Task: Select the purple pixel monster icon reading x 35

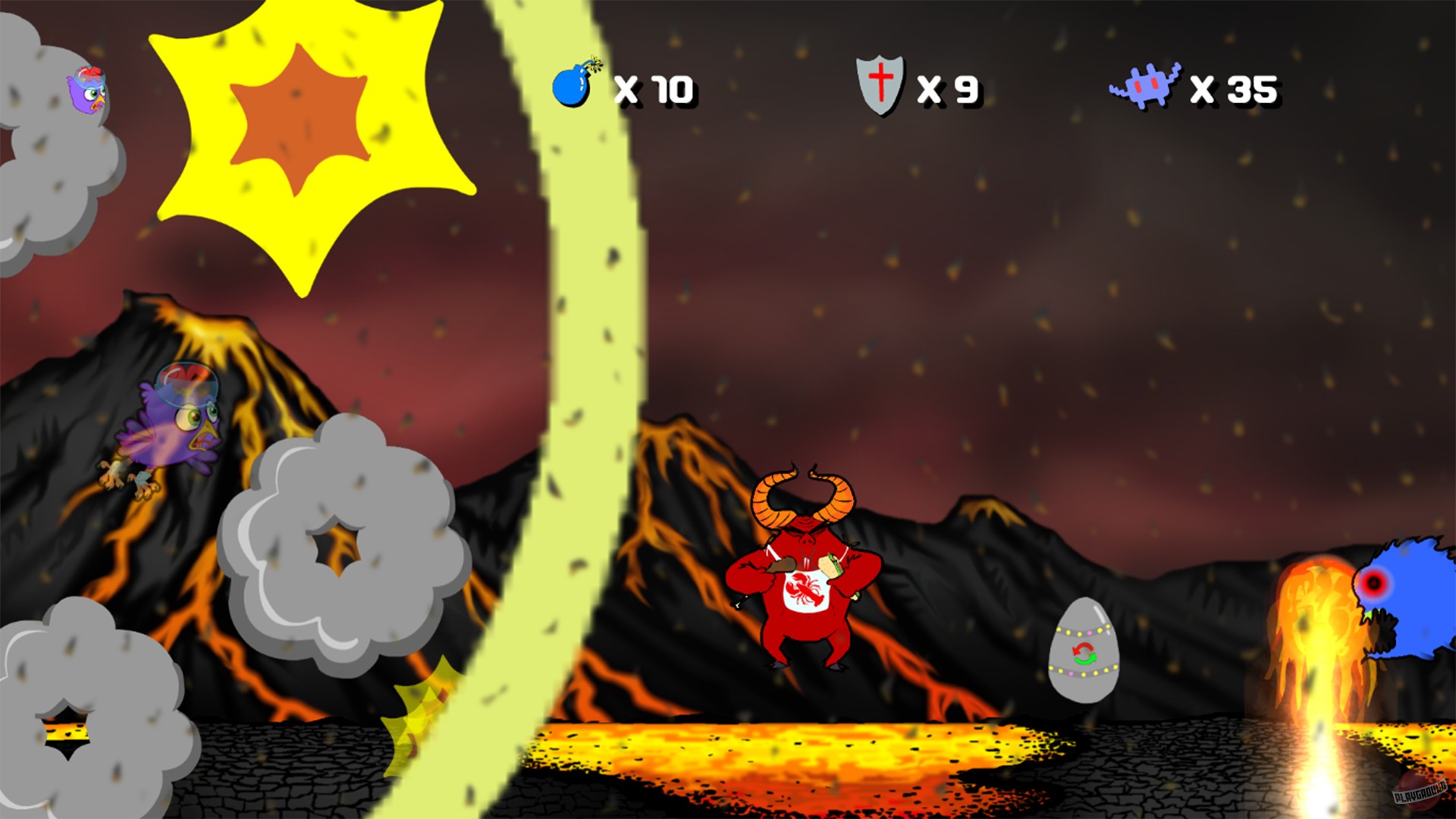Action: coord(1147,85)
